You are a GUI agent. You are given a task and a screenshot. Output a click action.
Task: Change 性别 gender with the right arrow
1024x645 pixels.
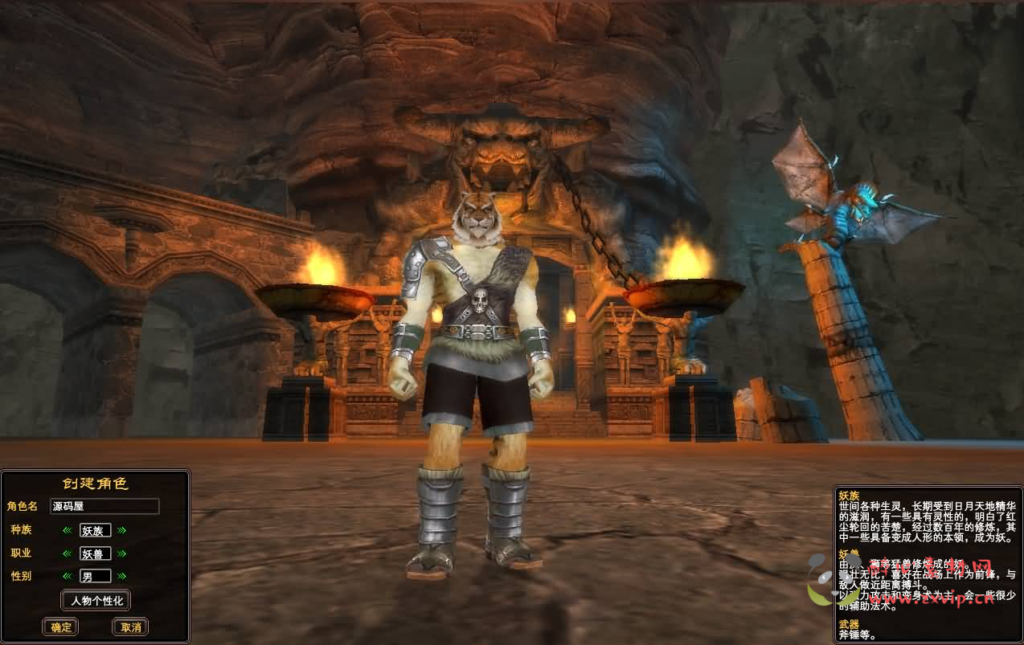(x=122, y=576)
